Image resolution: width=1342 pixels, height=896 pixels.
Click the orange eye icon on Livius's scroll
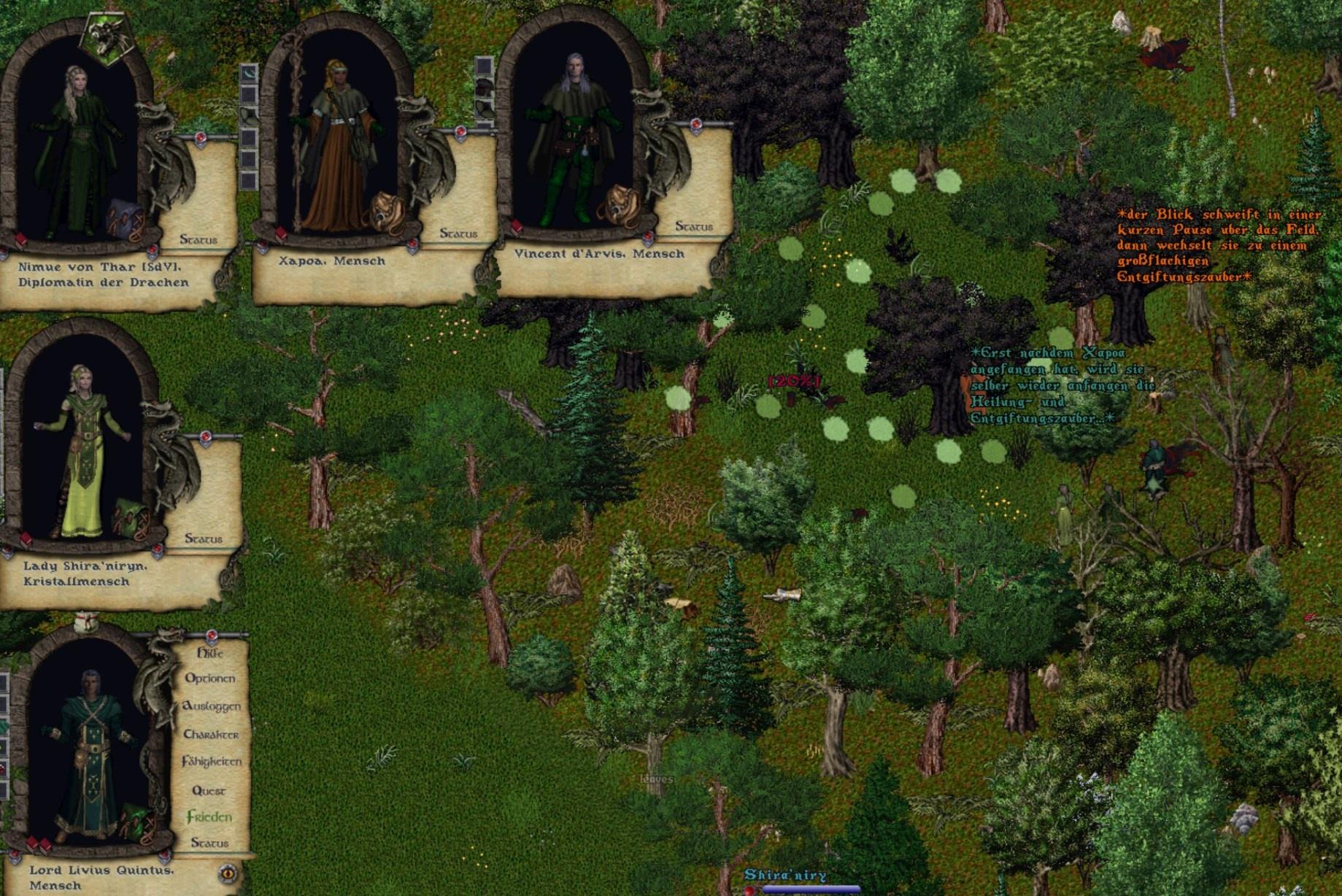pos(228,873)
